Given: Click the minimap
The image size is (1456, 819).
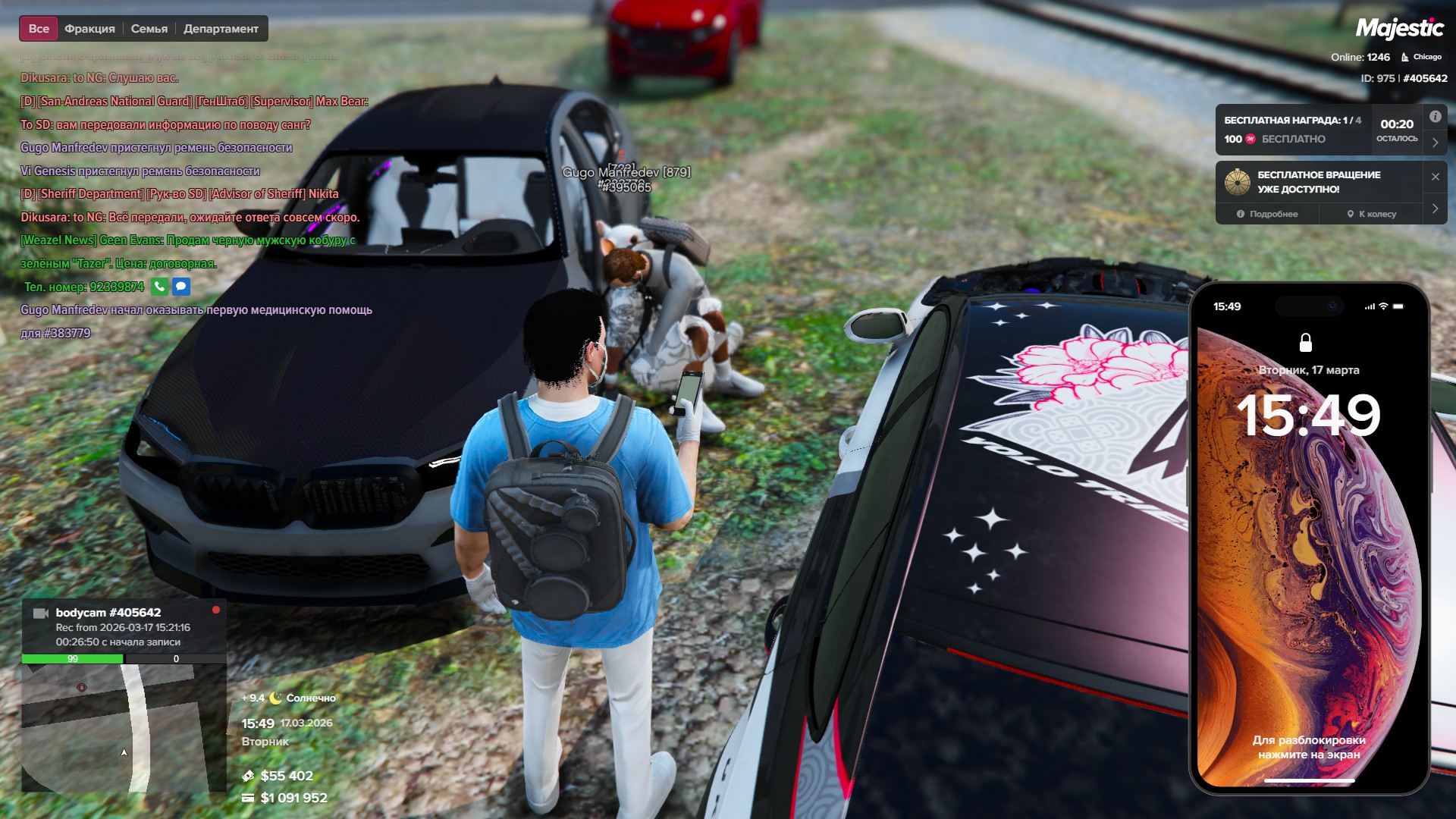Looking at the screenshot, I should 124,728.
